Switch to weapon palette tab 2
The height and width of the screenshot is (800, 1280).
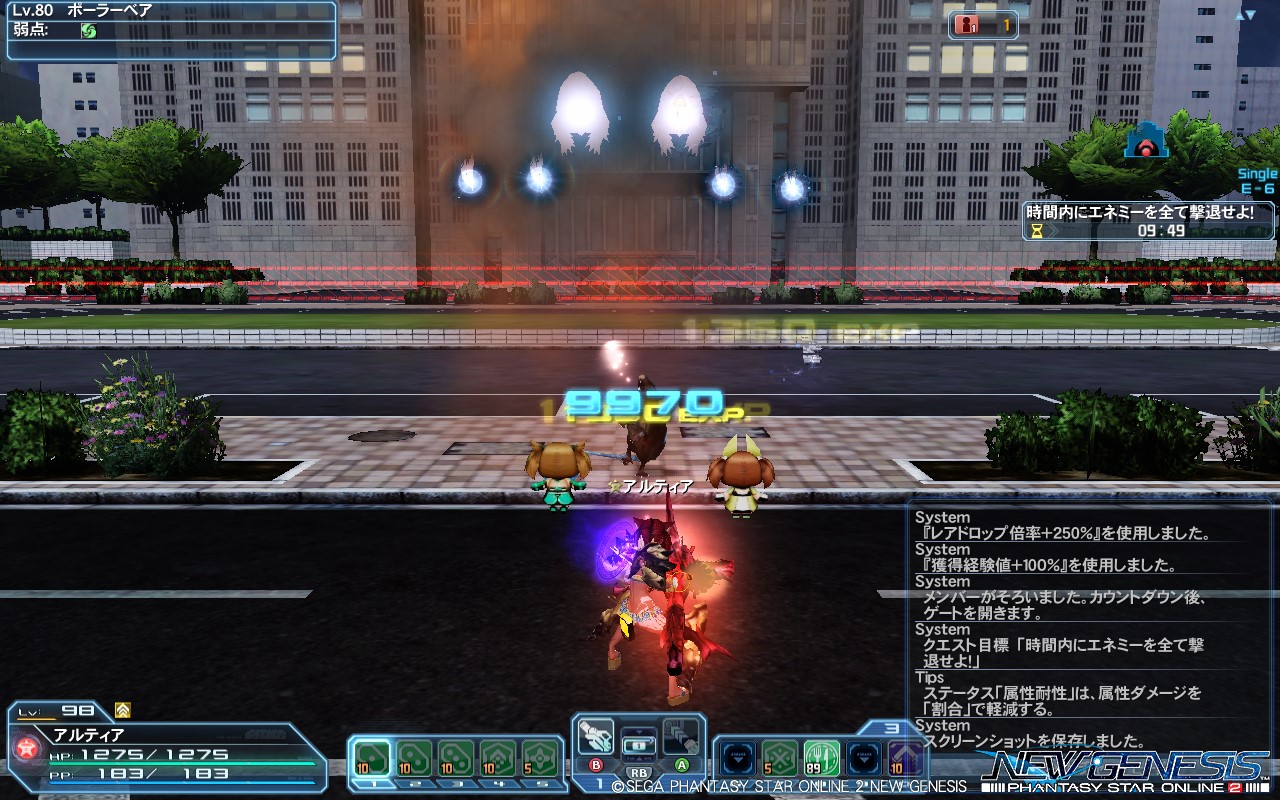click(x=417, y=783)
